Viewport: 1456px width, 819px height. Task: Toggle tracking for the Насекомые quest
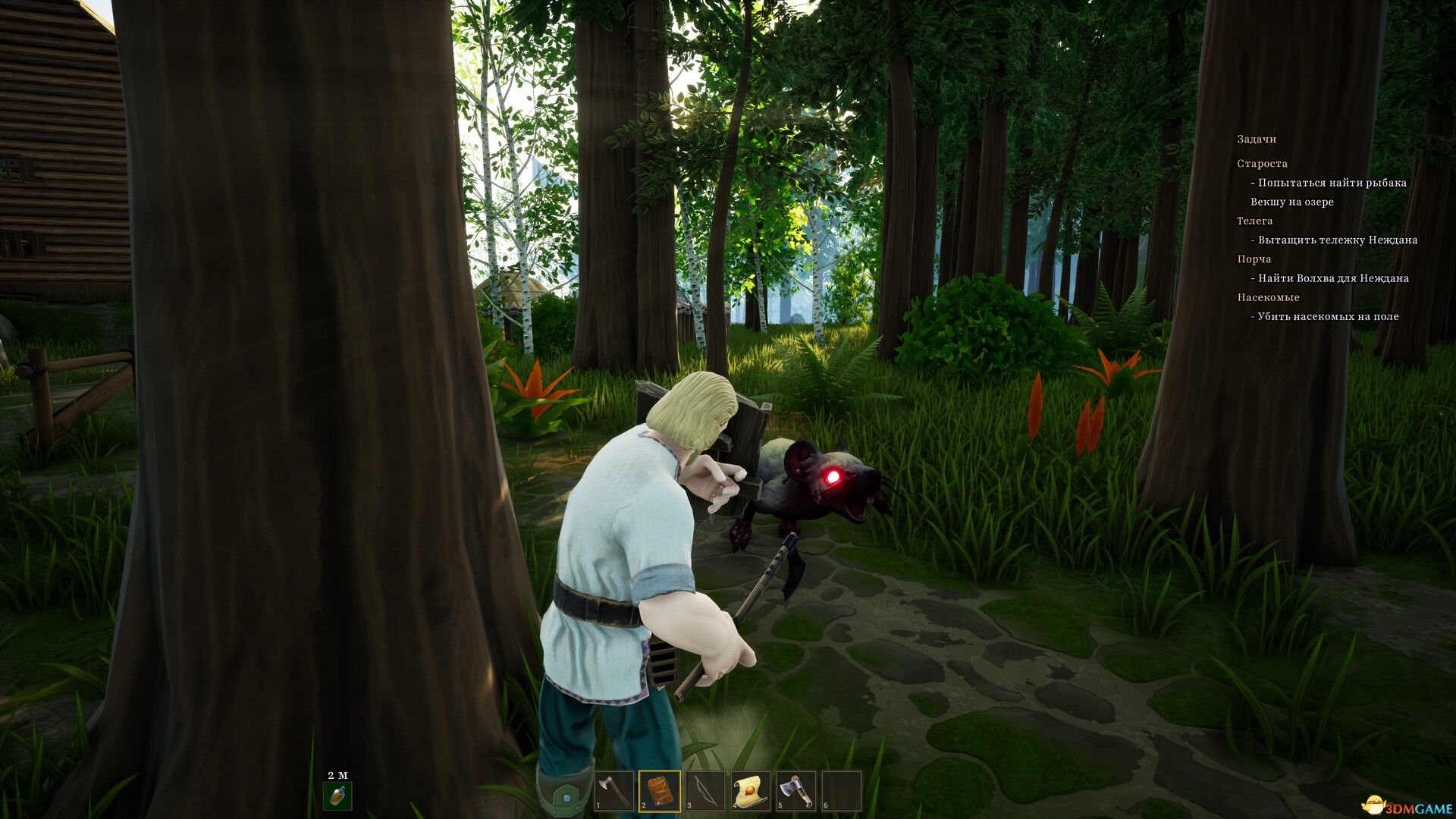click(x=1268, y=297)
